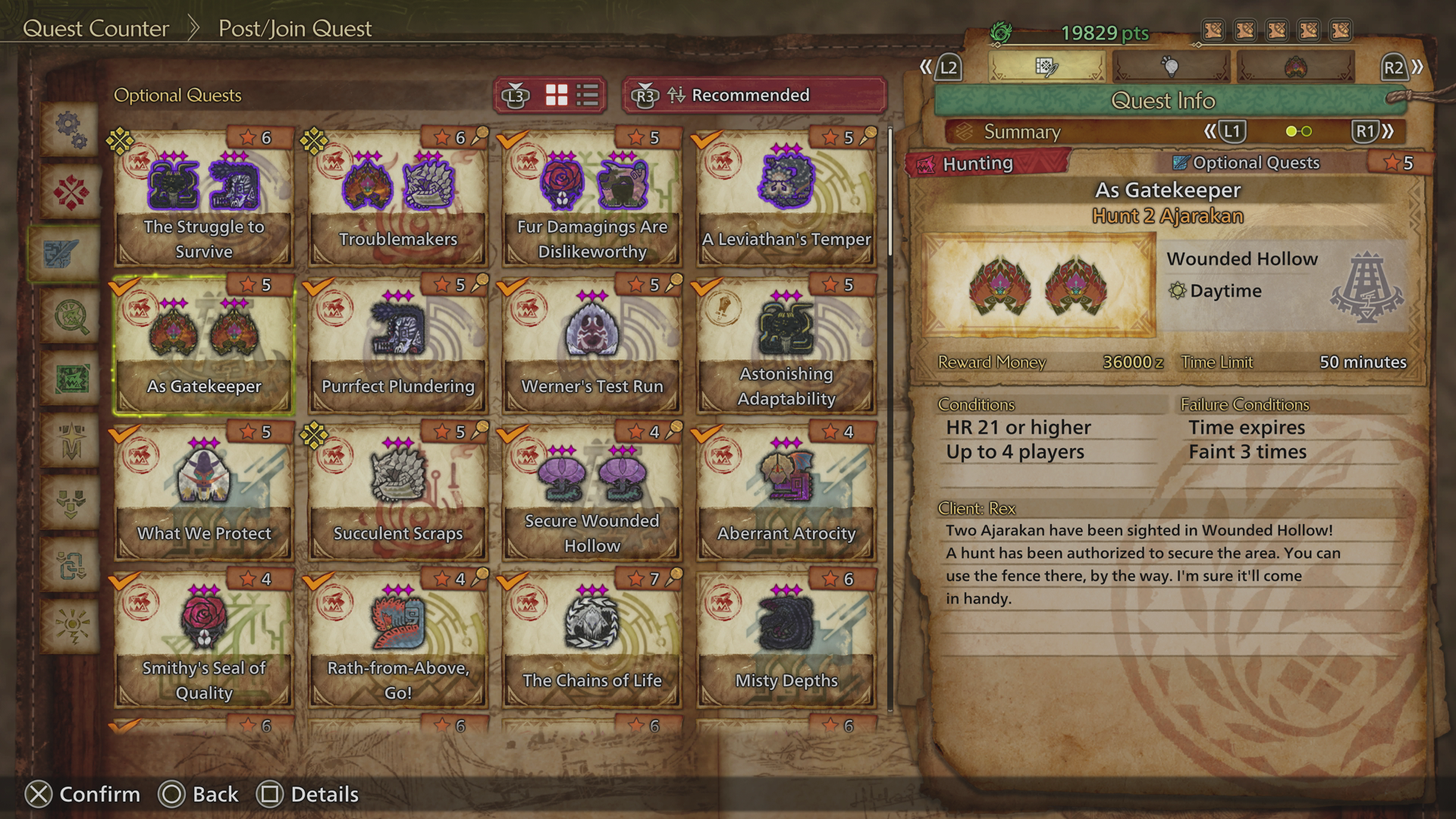Toggle the list view layout option
1456x819 pixels.
pos(588,95)
